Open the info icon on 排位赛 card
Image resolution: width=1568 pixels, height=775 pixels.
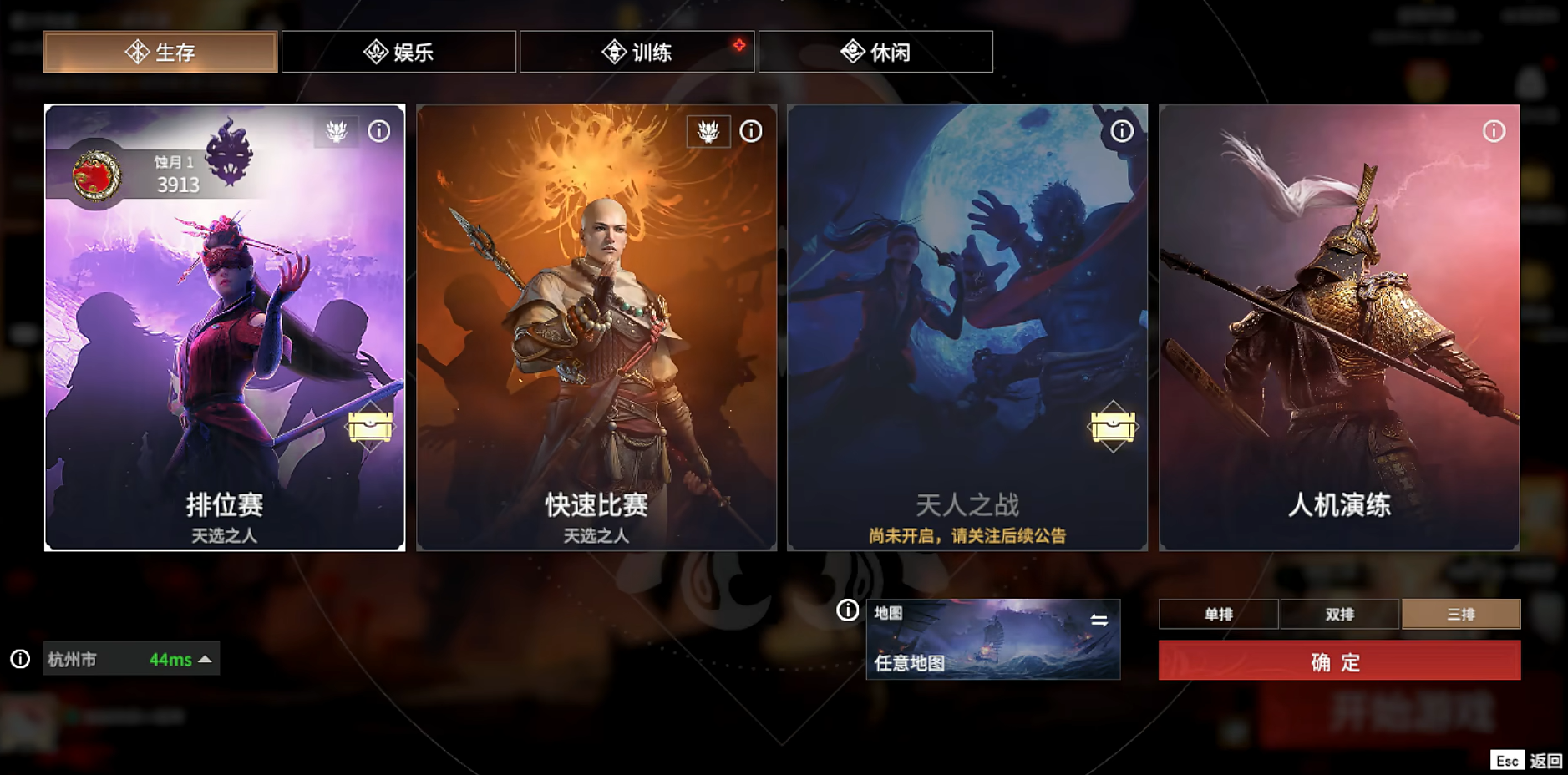379,130
